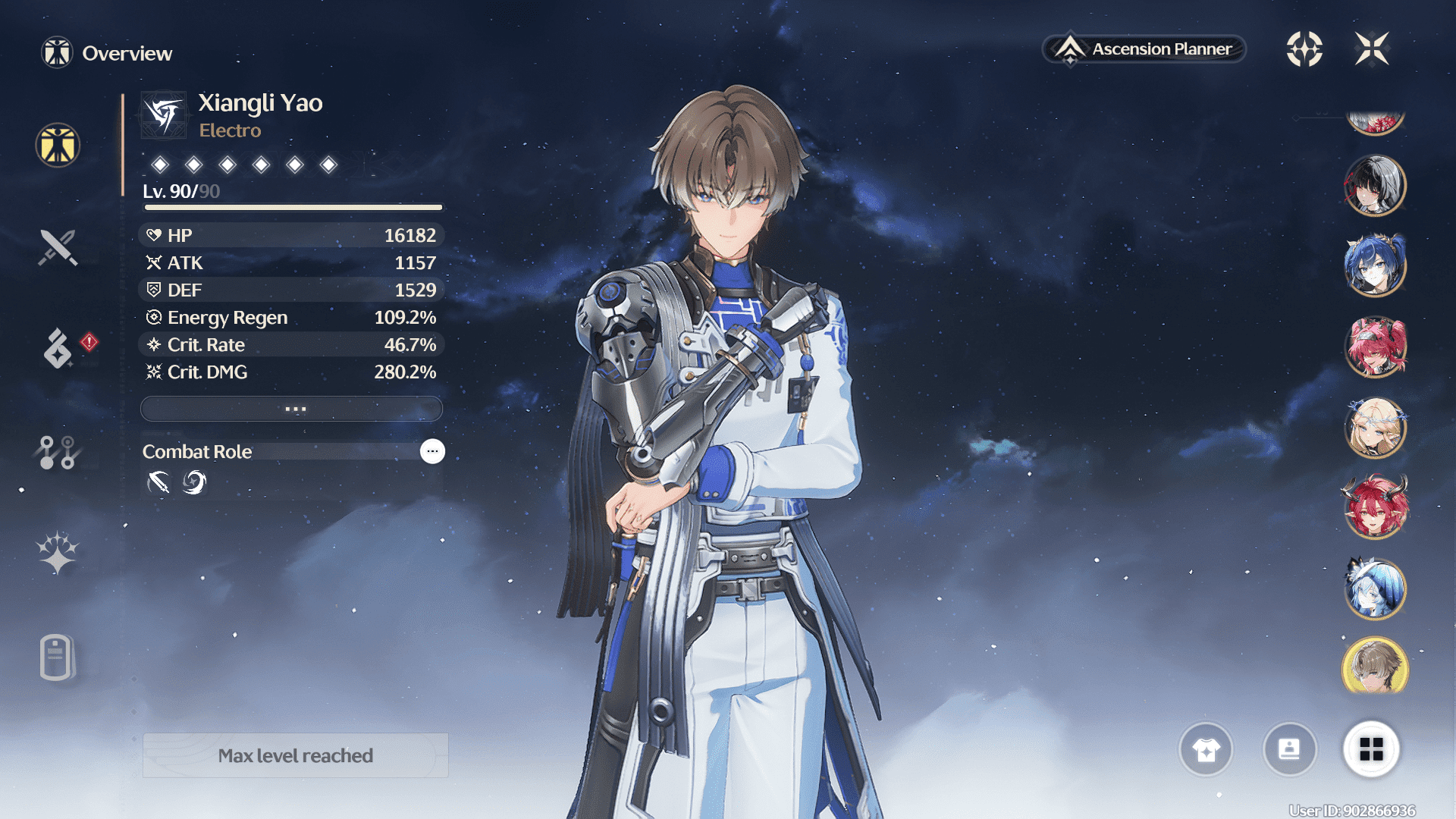This screenshot has height=819, width=1456.
Task: Show Combat Role details
Action: click(x=432, y=451)
